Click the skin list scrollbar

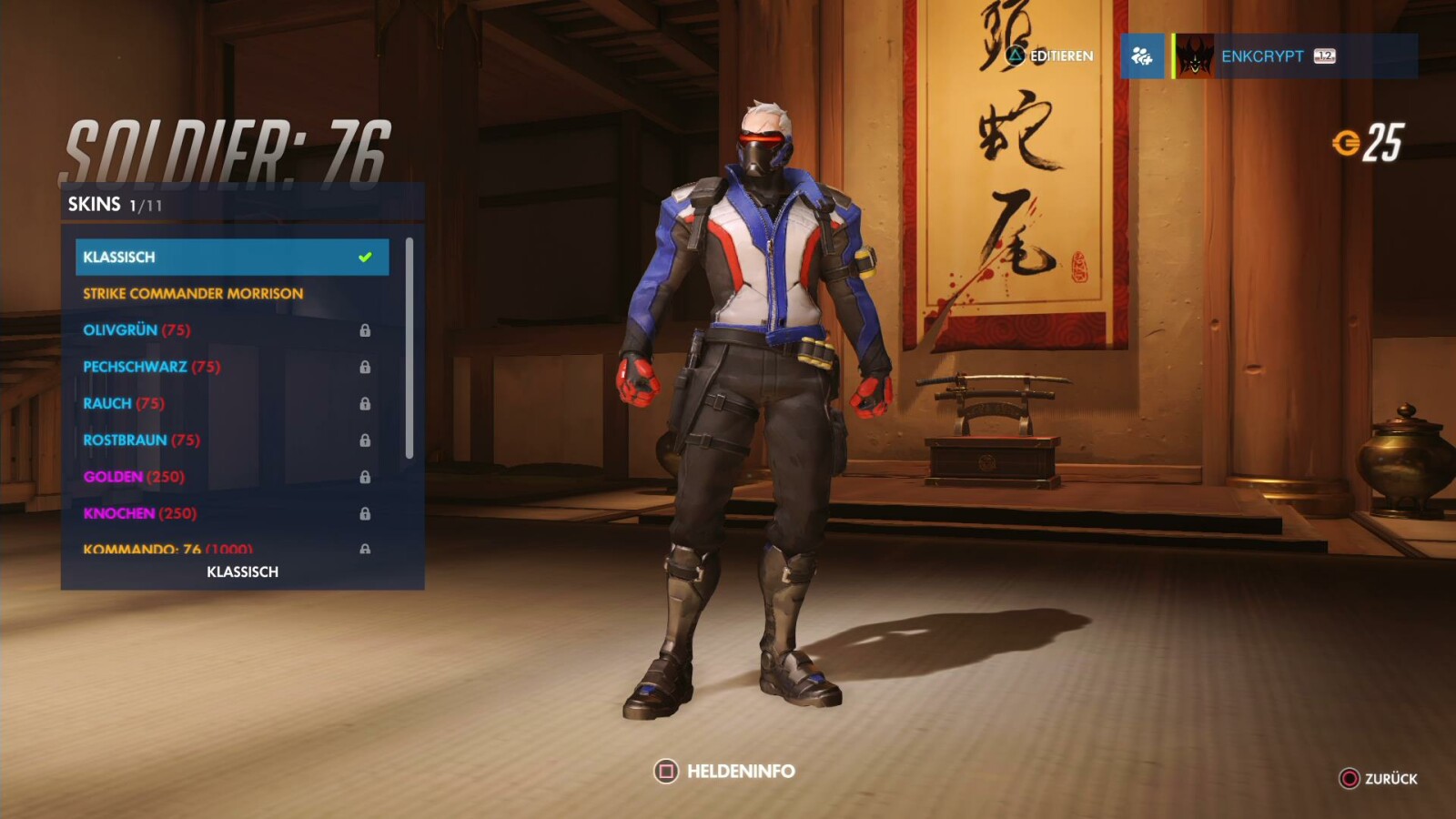409,349
